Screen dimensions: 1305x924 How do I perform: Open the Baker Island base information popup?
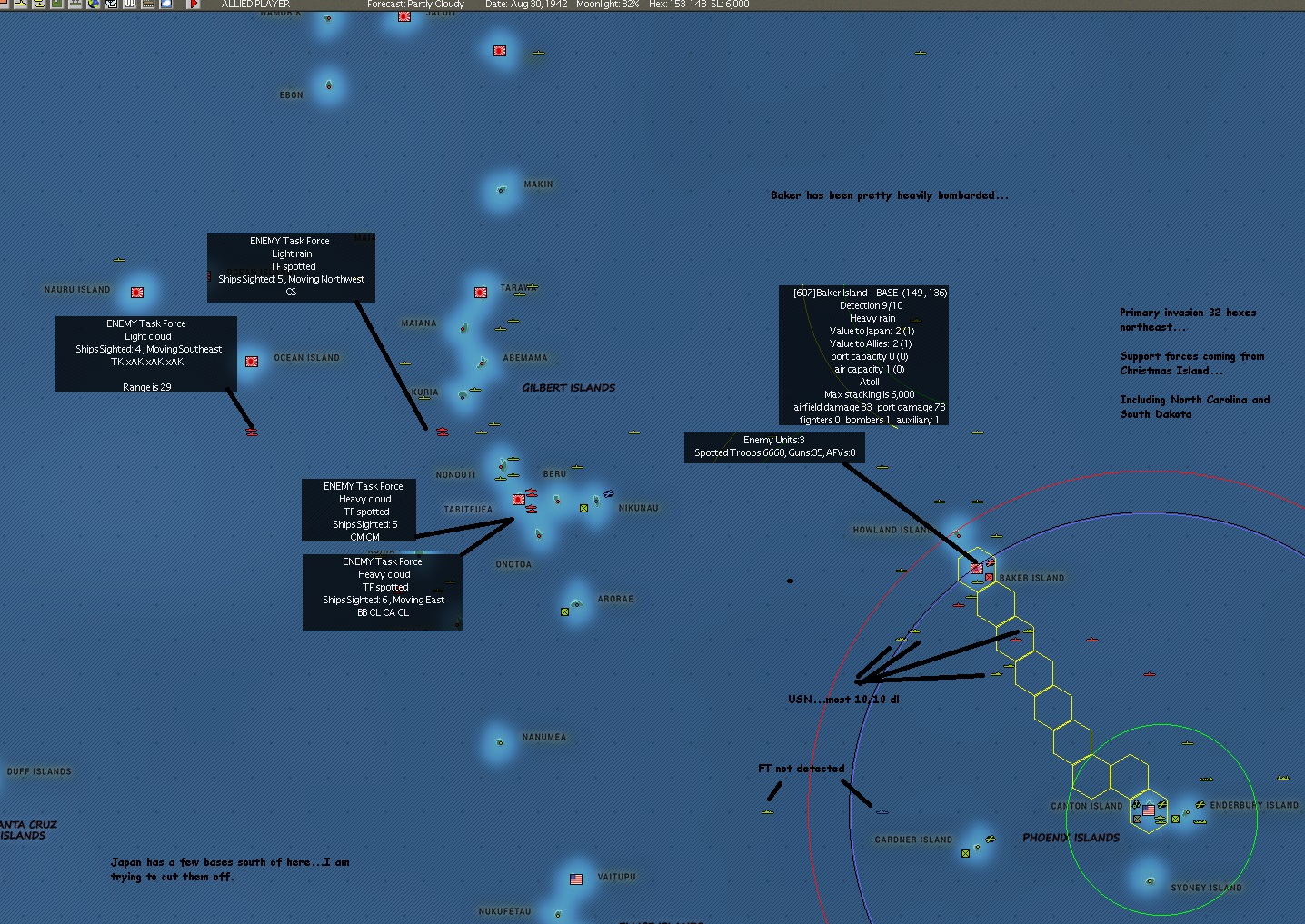click(x=863, y=355)
